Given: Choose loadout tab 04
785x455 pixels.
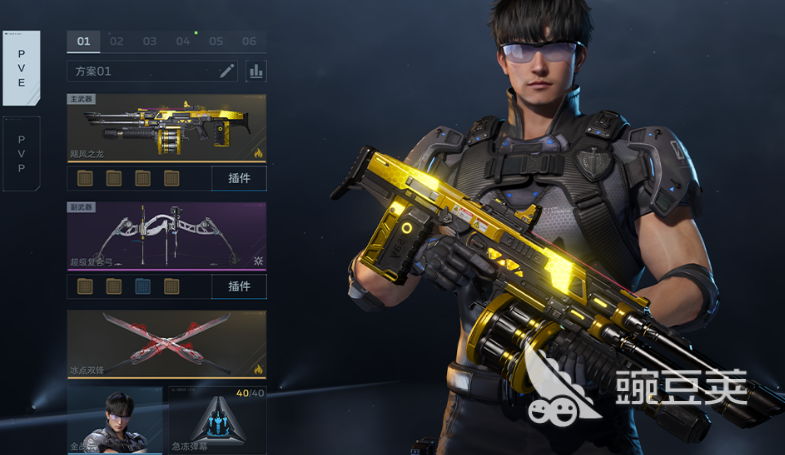Looking at the screenshot, I should point(183,42).
